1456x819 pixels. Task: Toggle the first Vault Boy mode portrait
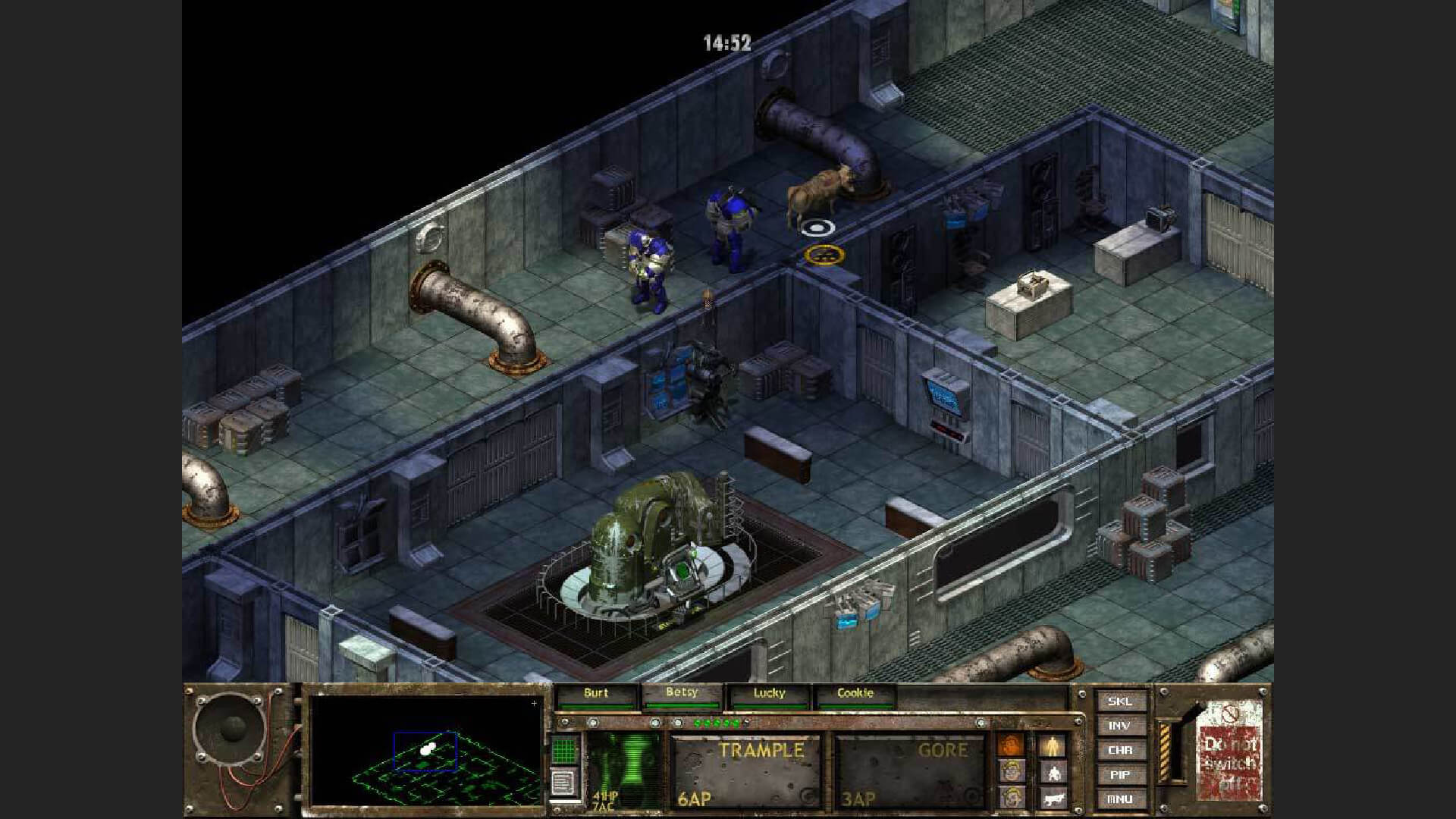[1013, 772]
